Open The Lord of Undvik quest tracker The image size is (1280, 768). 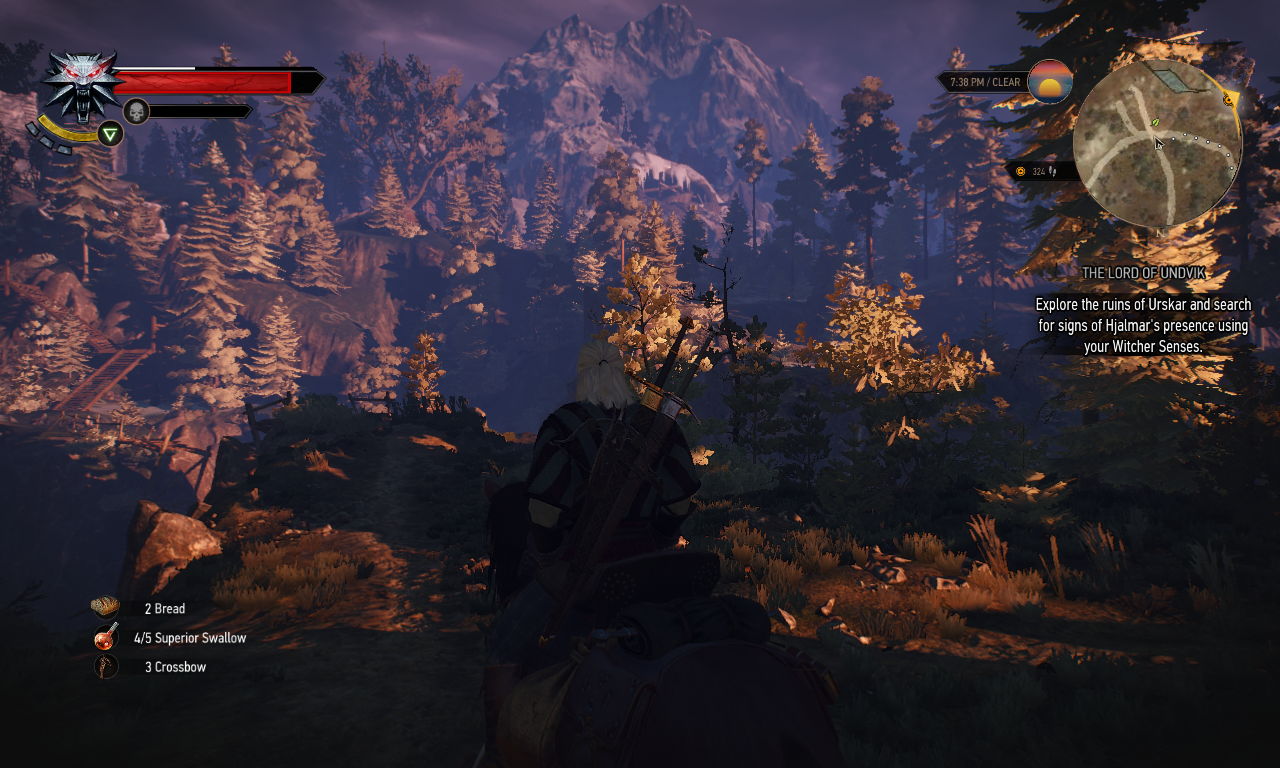tap(1143, 273)
